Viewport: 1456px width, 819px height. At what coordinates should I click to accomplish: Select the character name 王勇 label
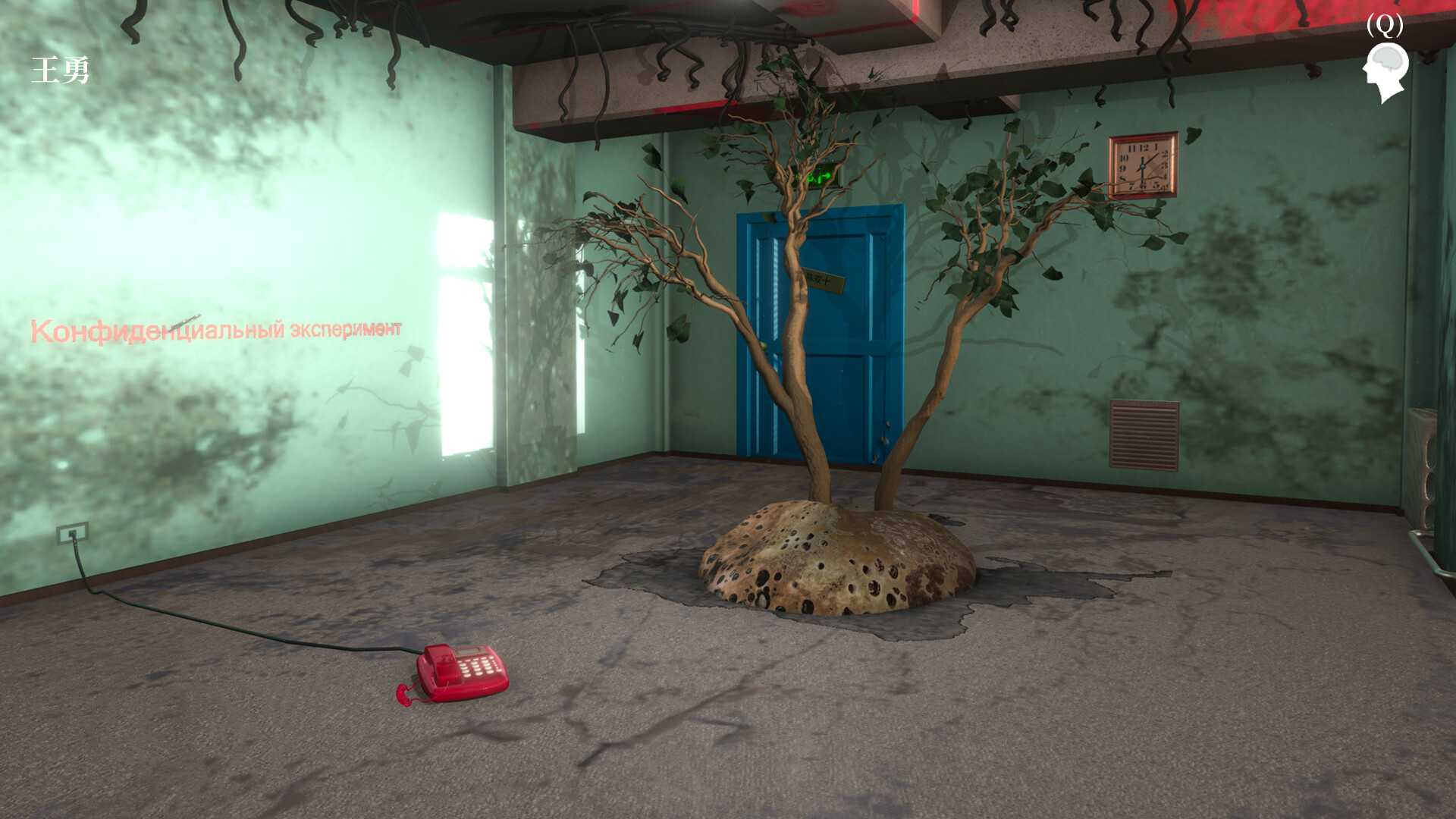tap(61, 70)
